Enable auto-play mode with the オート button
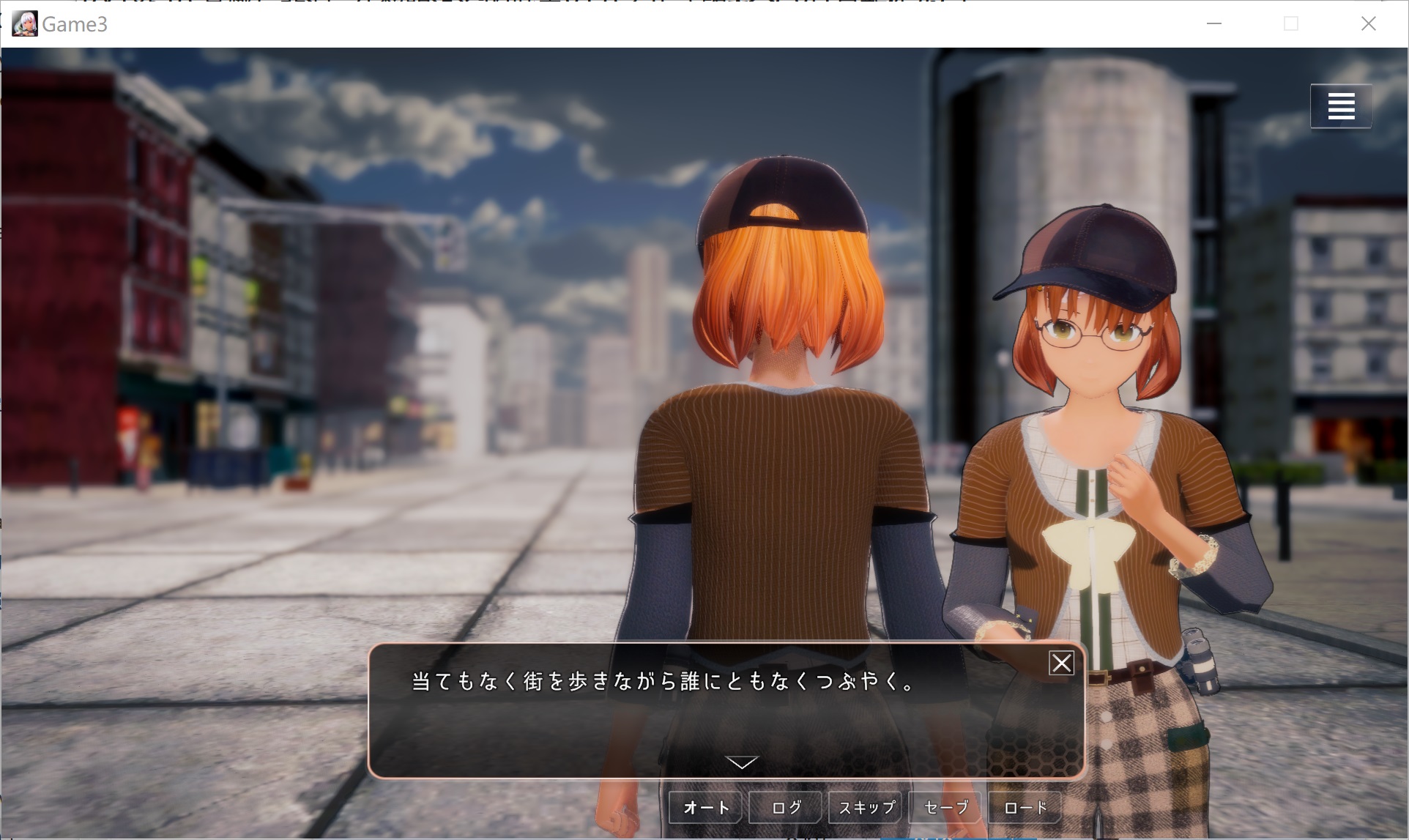Screen dimensions: 1409x840 [704, 807]
